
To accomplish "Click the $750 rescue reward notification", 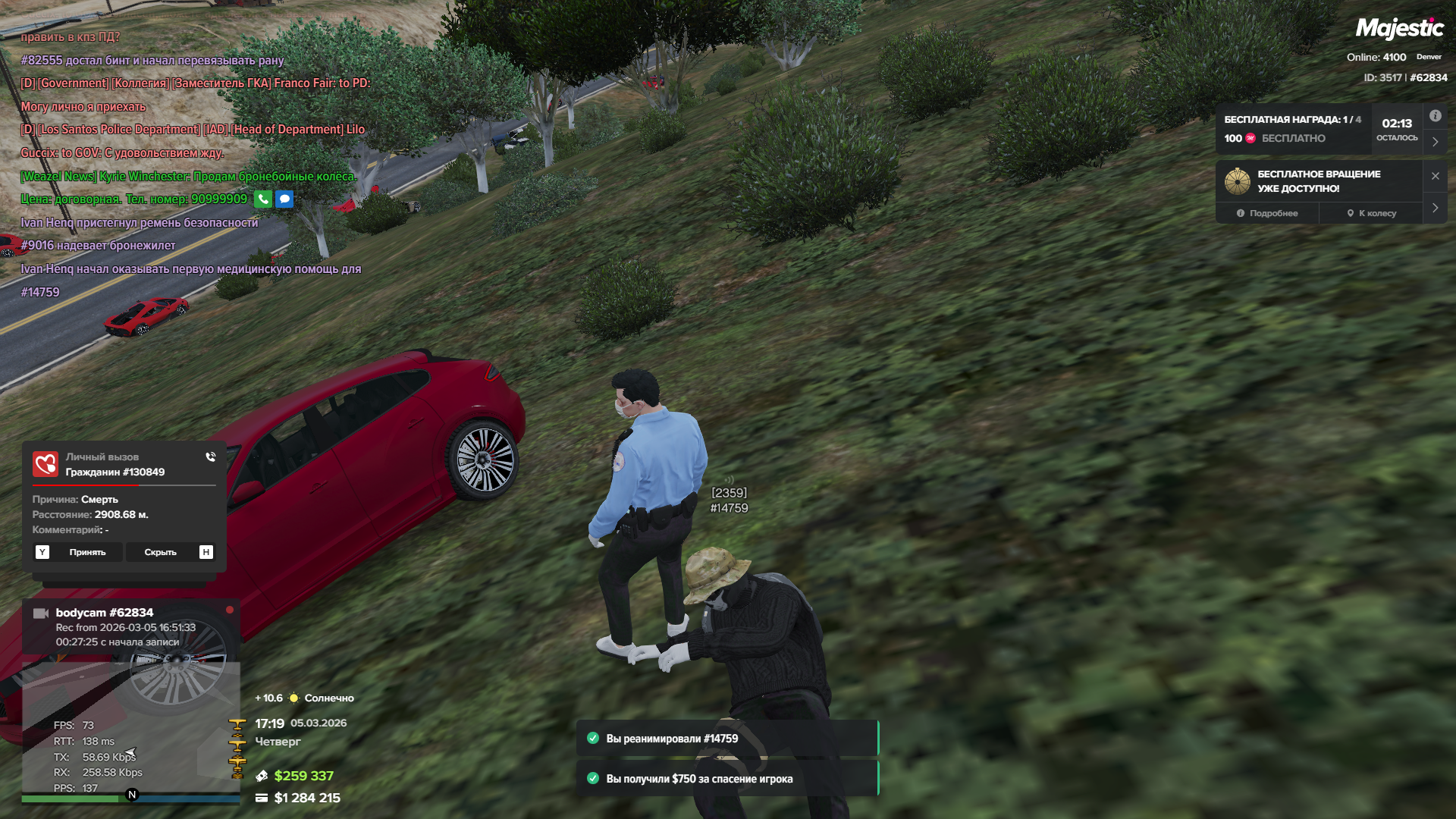I will (726, 779).
